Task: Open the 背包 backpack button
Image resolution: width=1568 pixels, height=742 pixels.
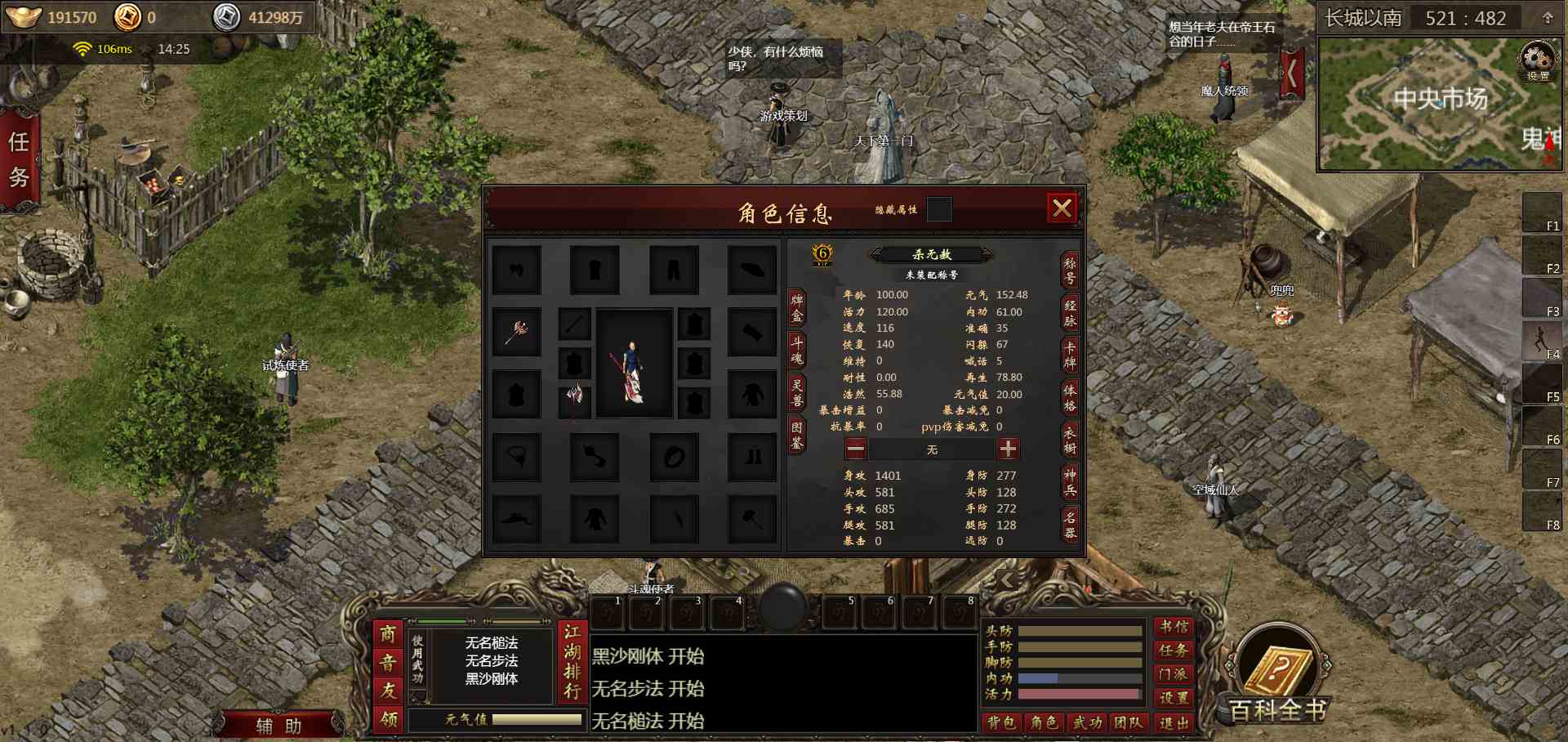Action: [x=1001, y=722]
